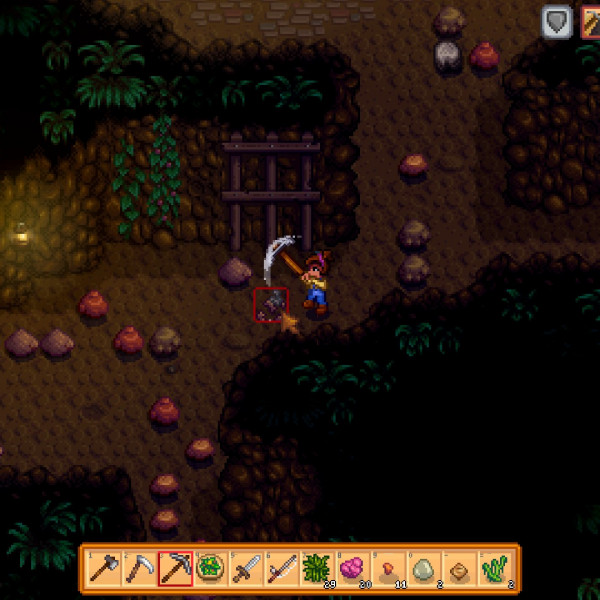Select the axe in the hotbar
This screenshot has width=600, height=600.
103,569
